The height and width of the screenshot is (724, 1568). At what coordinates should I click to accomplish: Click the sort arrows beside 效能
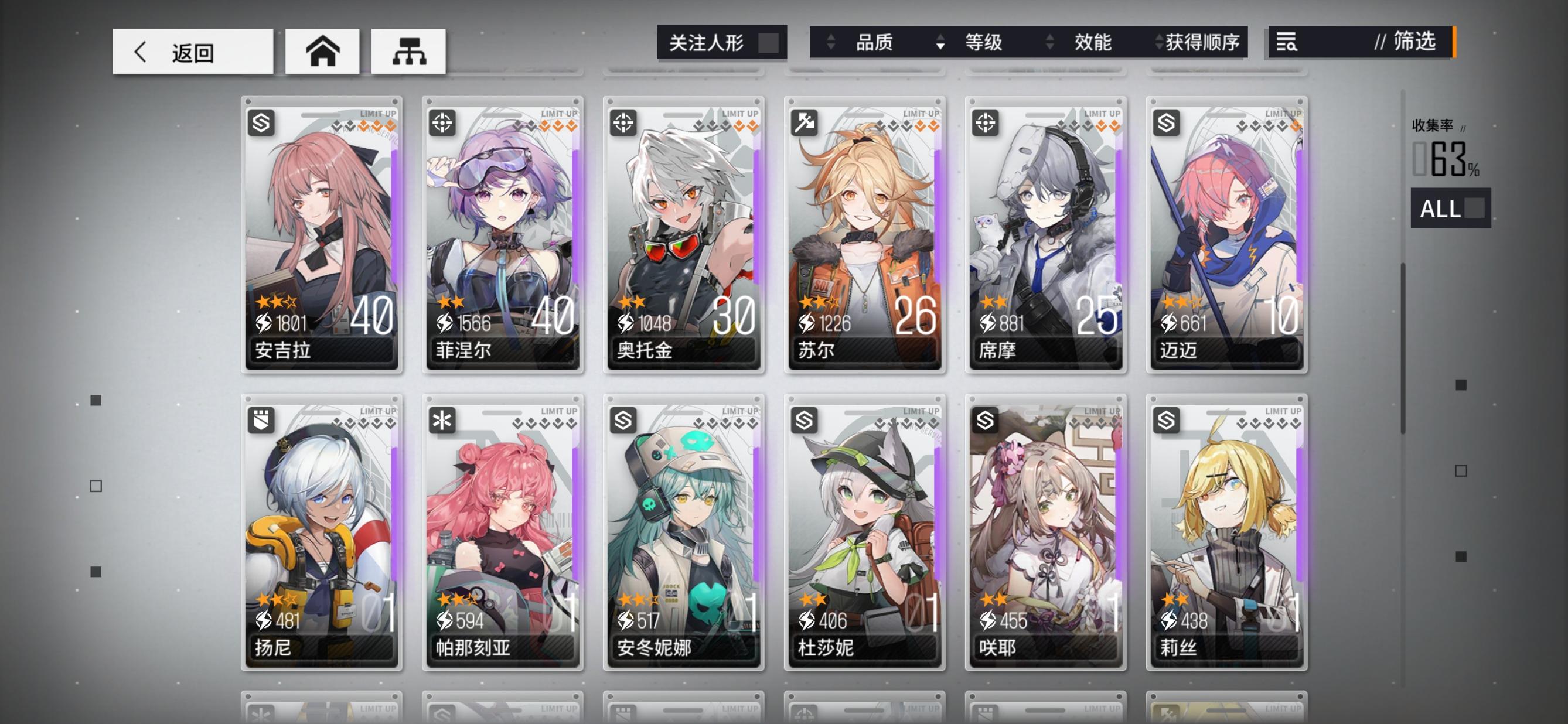click(1049, 43)
